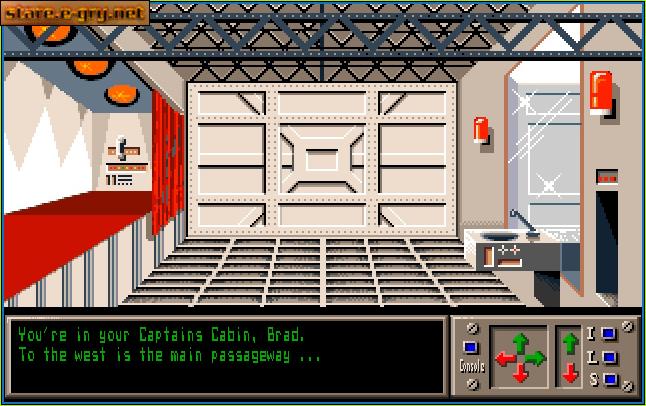Image resolution: width=646 pixels, height=406 pixels.
Task: Open the Console button
Action: pos(472,348)
